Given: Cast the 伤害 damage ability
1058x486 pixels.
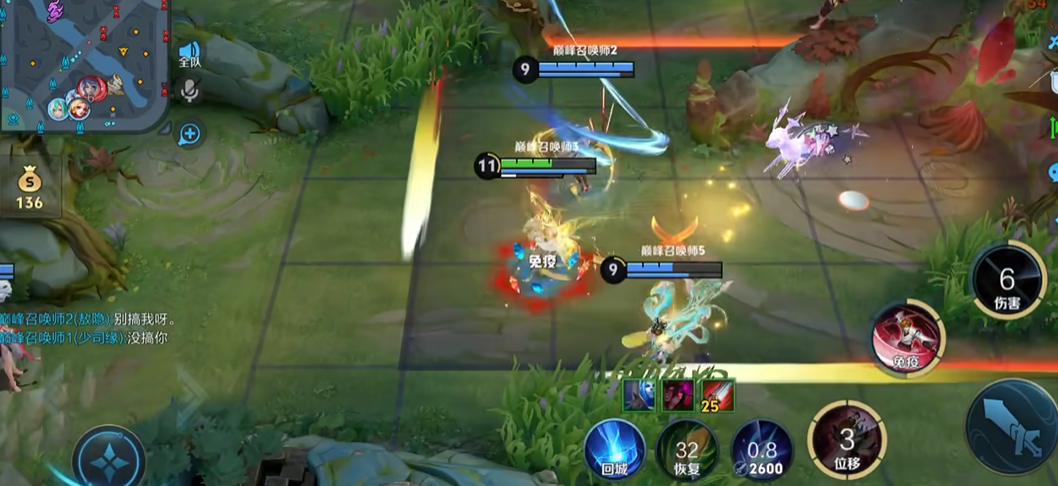Looking at the screenshot, I should [x=1007, y=281].
